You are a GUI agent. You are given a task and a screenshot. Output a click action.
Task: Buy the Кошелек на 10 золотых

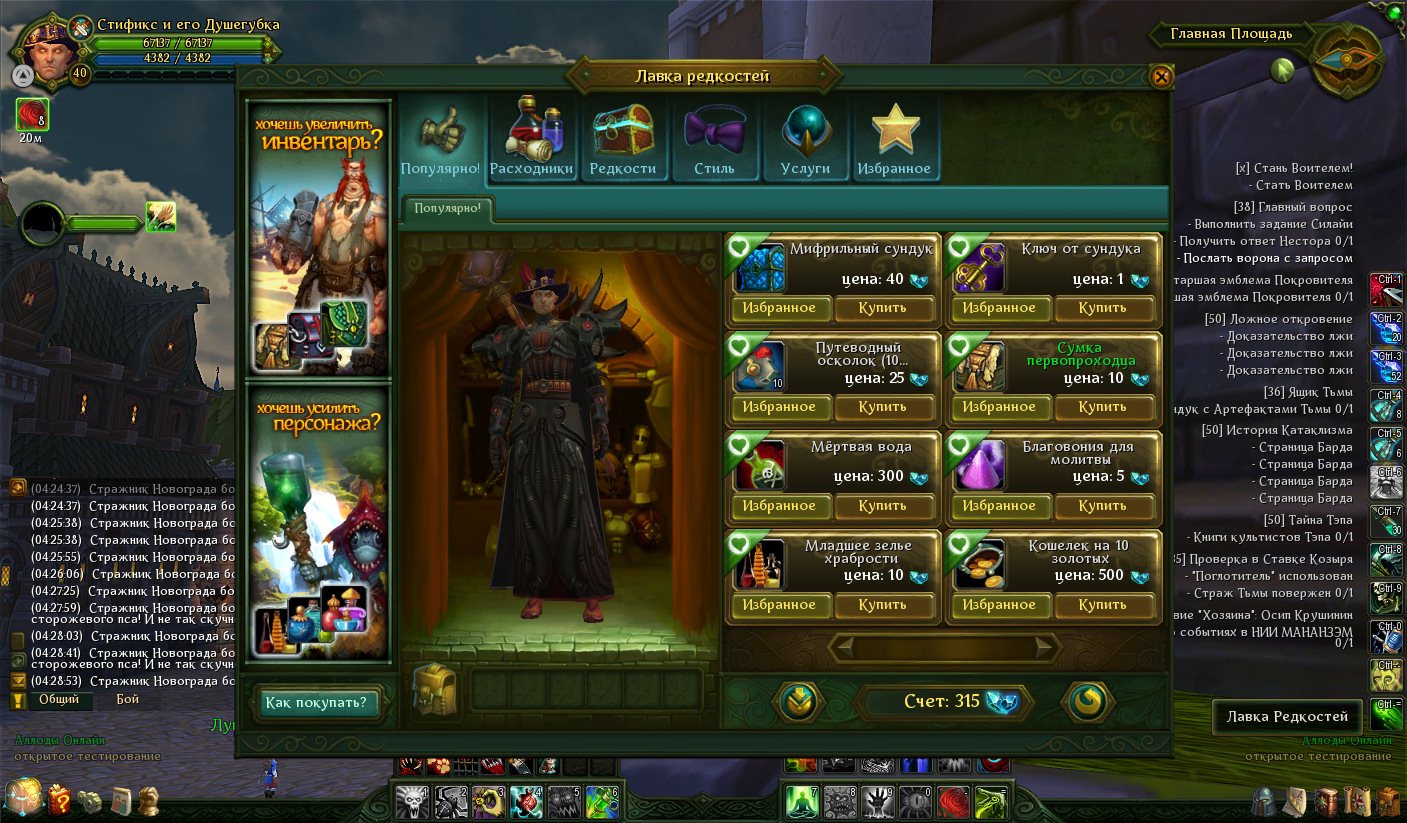[x=1102, y=605]
